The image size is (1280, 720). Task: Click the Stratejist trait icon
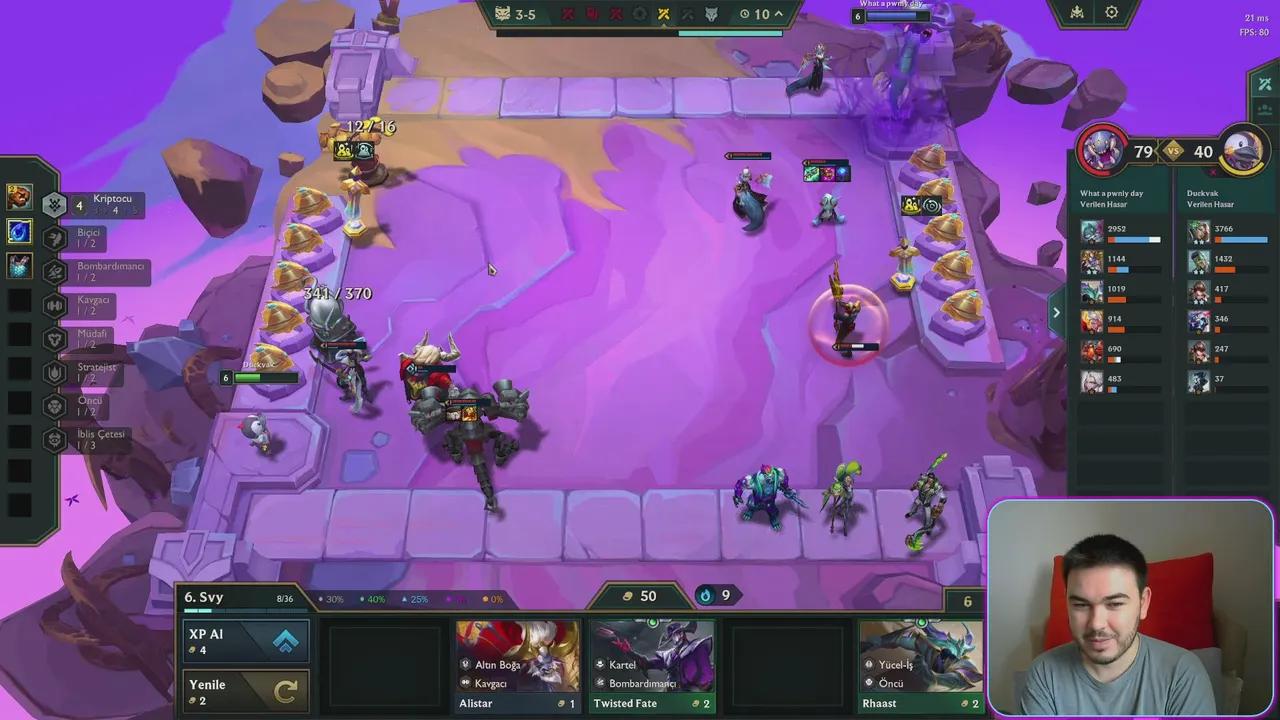click(55, 370)
